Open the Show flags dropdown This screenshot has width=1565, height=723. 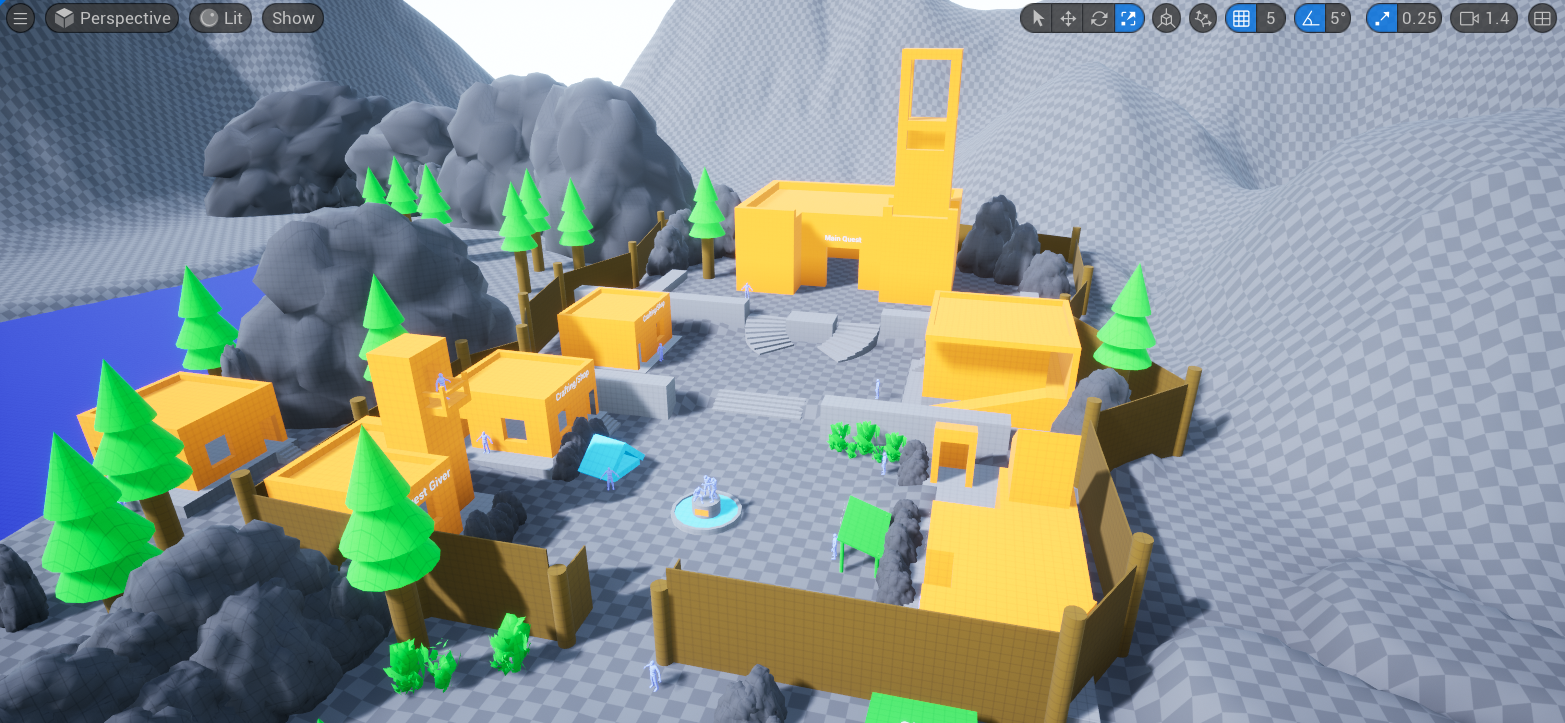click(x=292, y=18)
